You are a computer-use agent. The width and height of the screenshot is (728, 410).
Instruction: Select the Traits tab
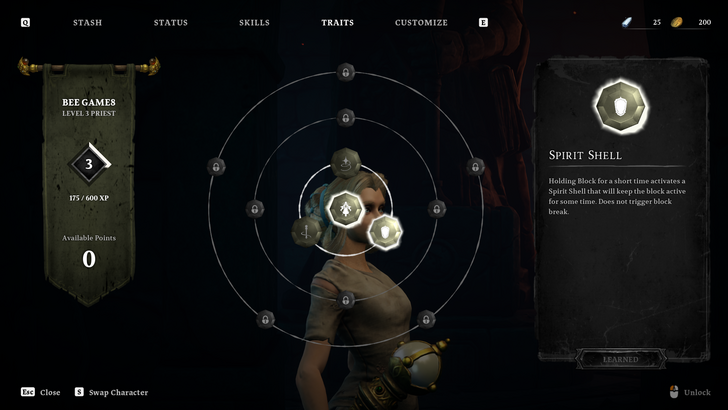click(x=337, y=22)
